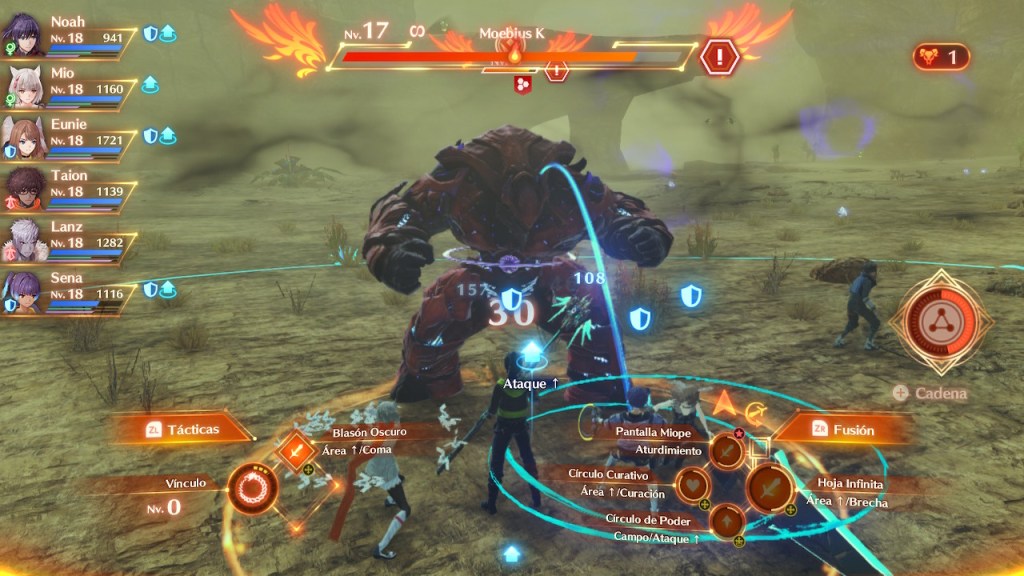
Task: Activate the Fusión command
Action: click(842, 430)
